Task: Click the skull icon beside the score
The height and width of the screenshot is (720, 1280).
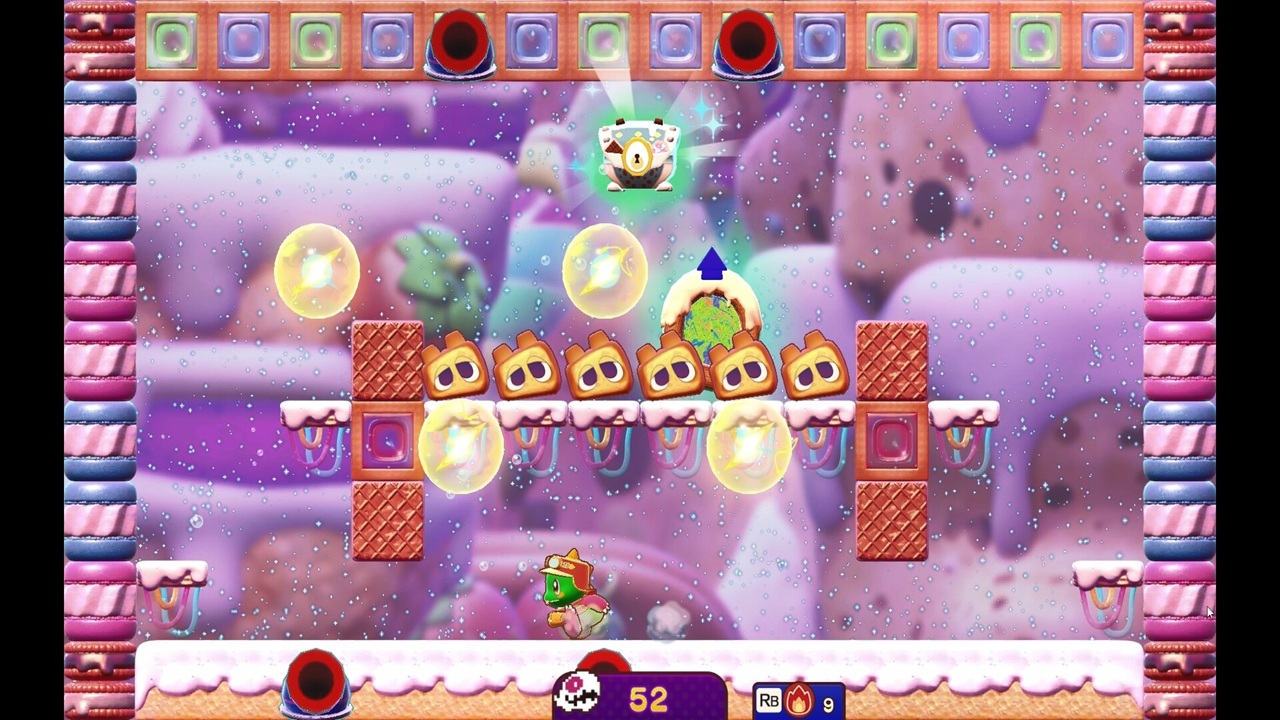Action: [577, 690]
